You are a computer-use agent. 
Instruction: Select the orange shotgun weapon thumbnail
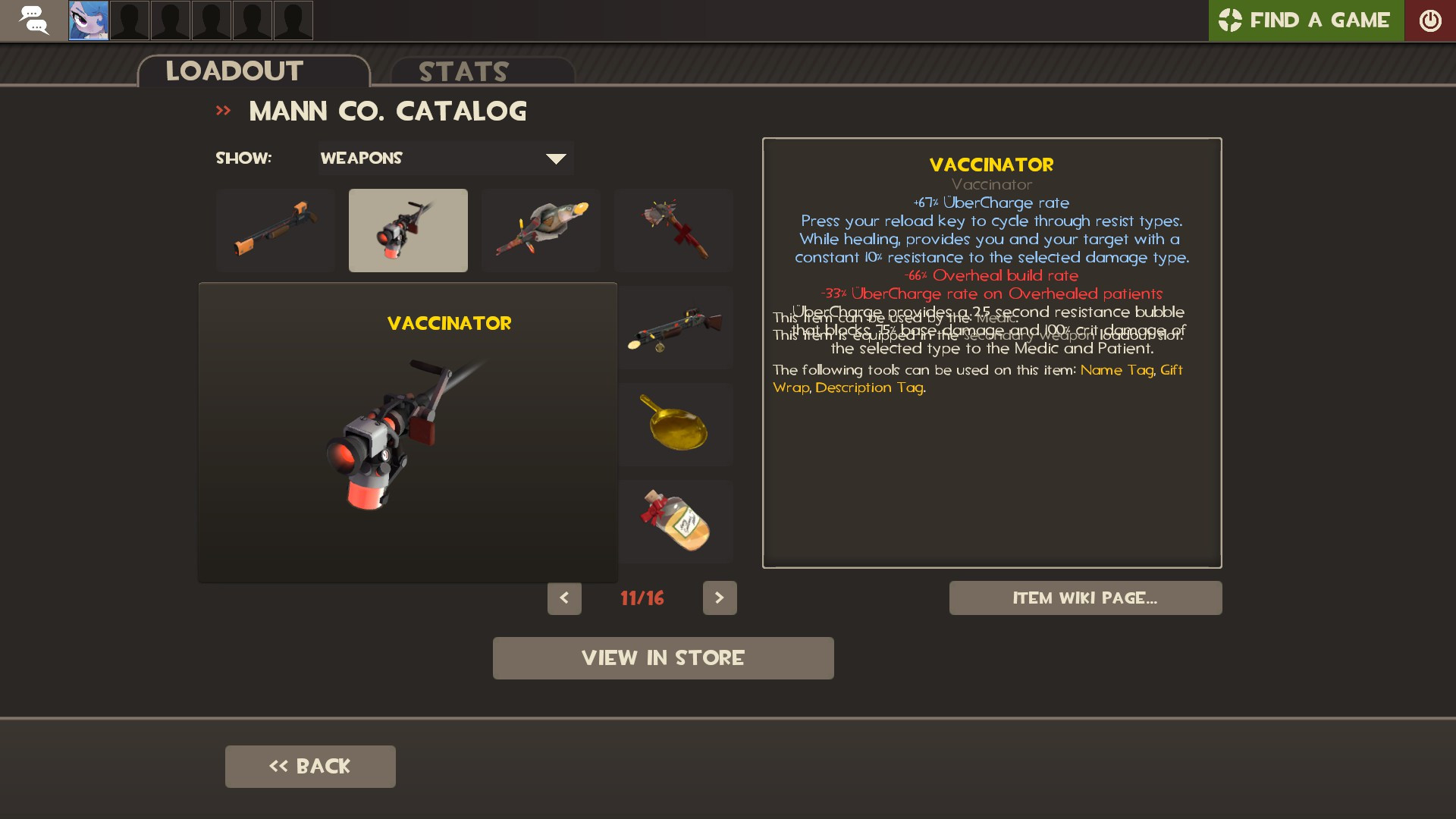[276, 230]
